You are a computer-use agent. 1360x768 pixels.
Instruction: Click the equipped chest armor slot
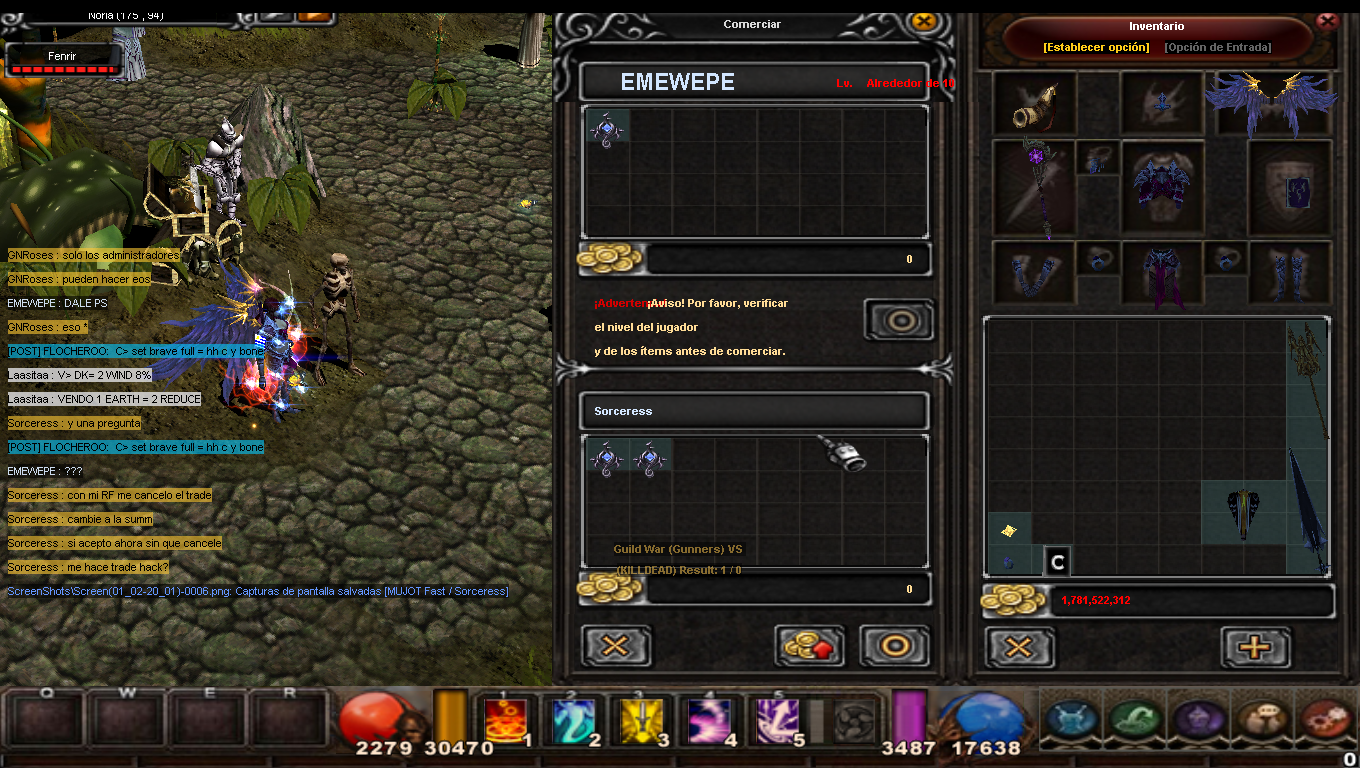(1160, 187)
